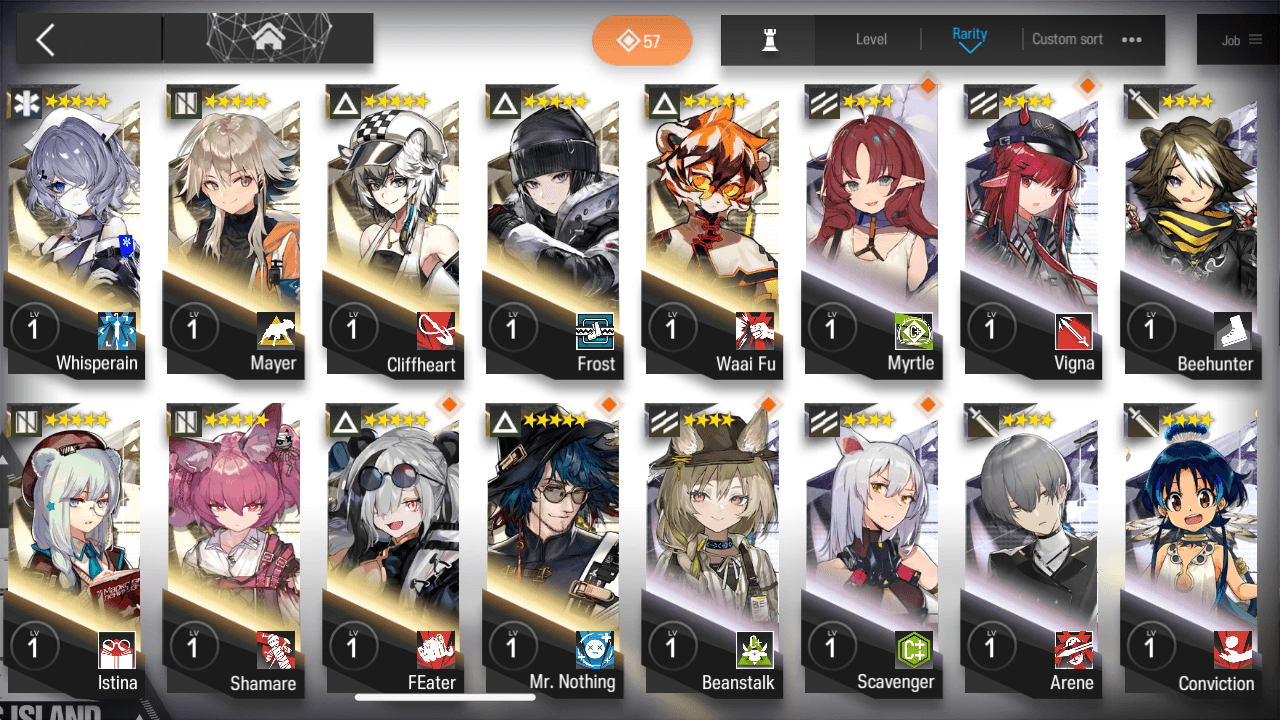Select the Frost operator card

tap(553, 230)
